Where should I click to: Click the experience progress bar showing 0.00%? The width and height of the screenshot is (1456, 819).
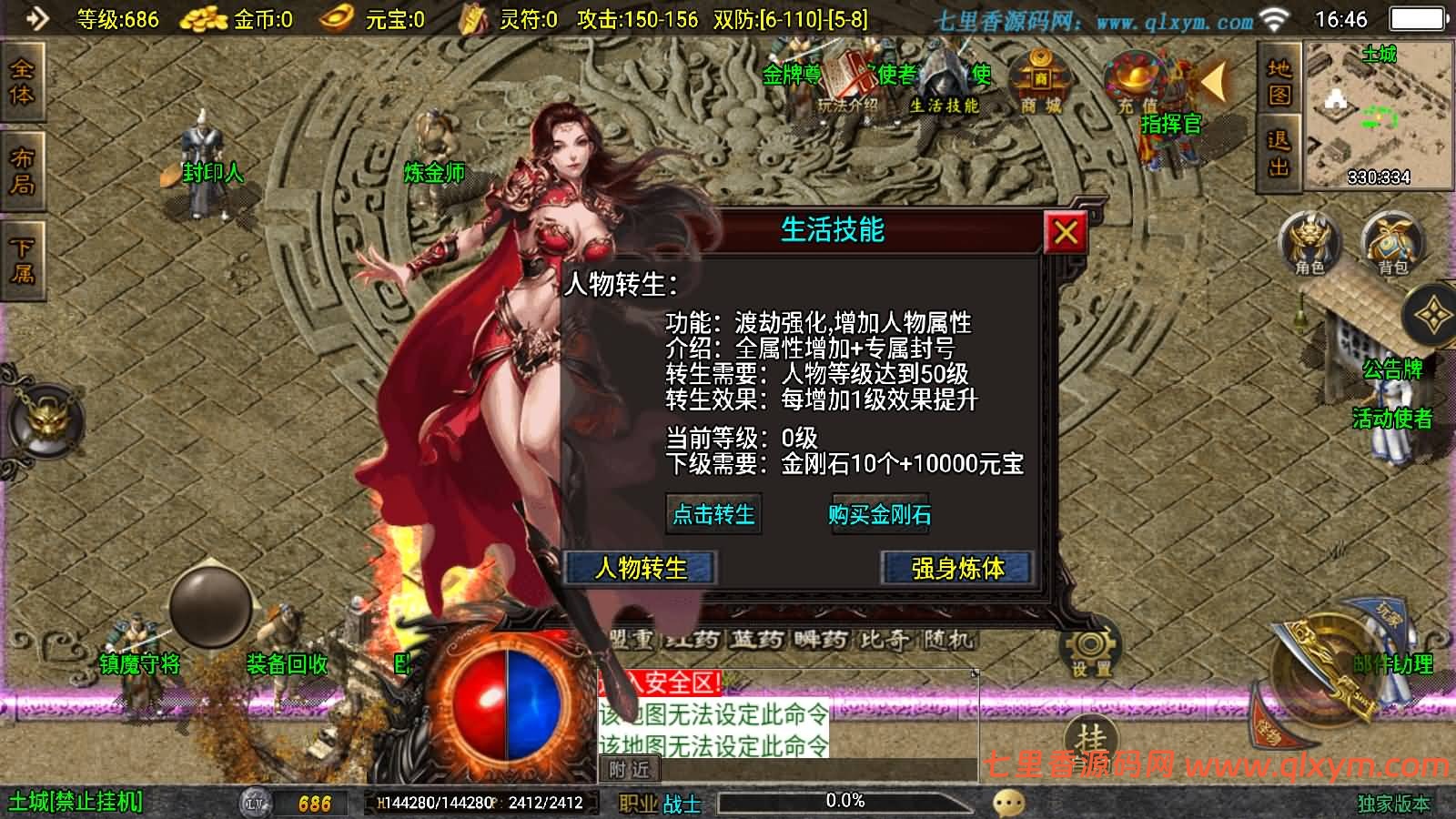point(843,802)
